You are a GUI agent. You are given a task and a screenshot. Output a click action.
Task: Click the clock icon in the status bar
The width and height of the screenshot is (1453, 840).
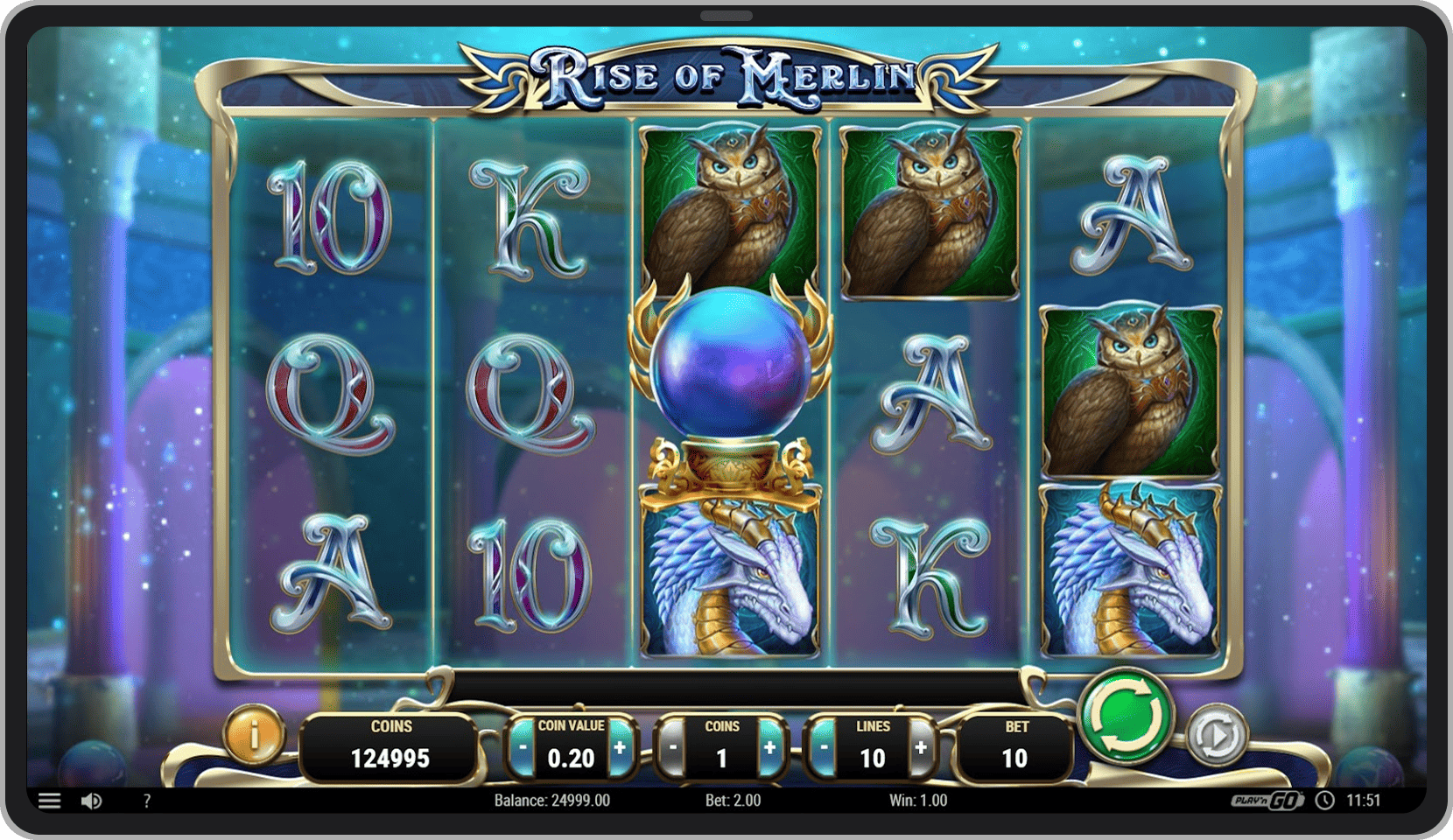coord(1324,800)
